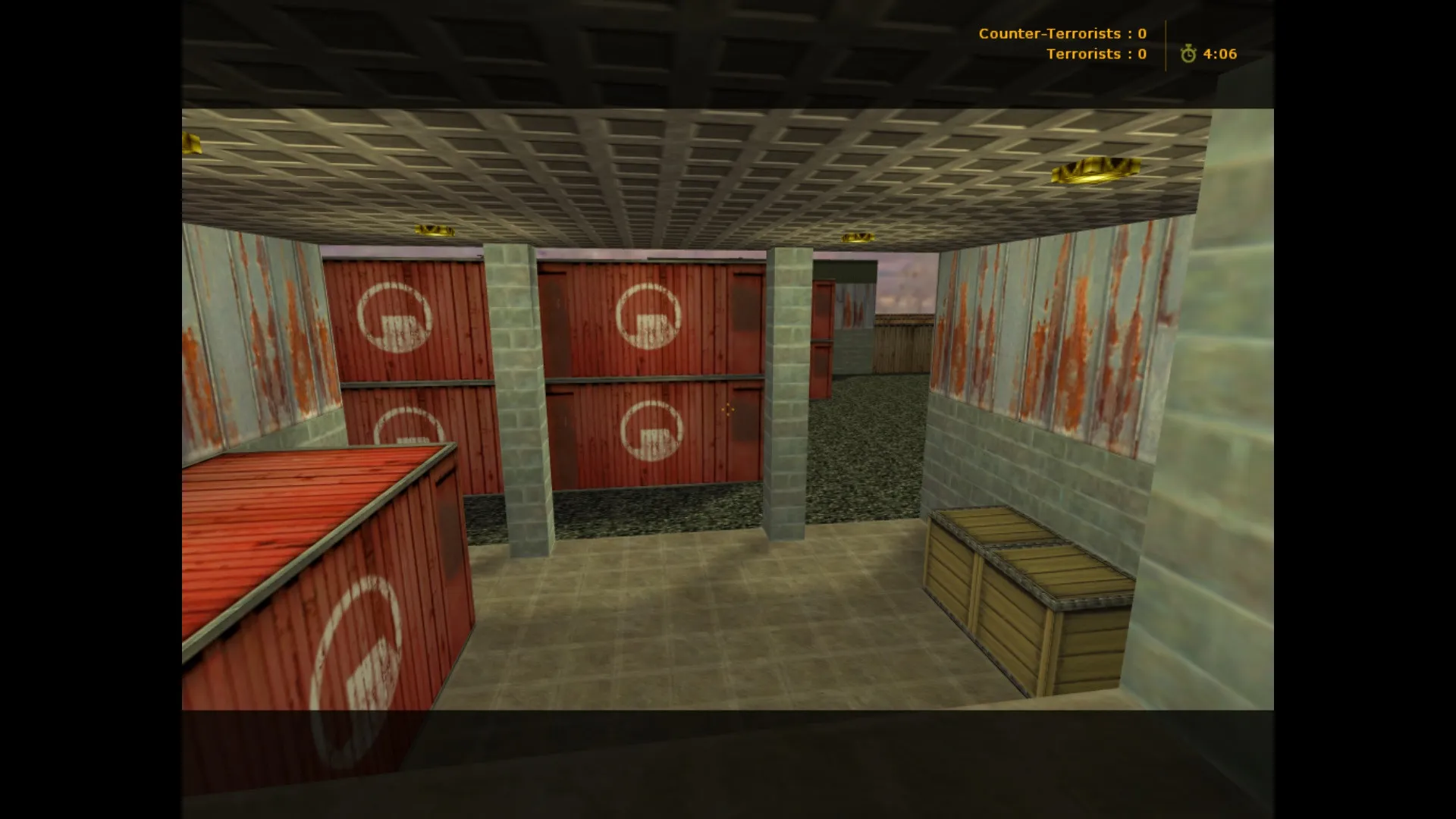Select the Terrorists label text
Image resolution: width=1456 pixels, height=819 pixels.
(1084, 54)
